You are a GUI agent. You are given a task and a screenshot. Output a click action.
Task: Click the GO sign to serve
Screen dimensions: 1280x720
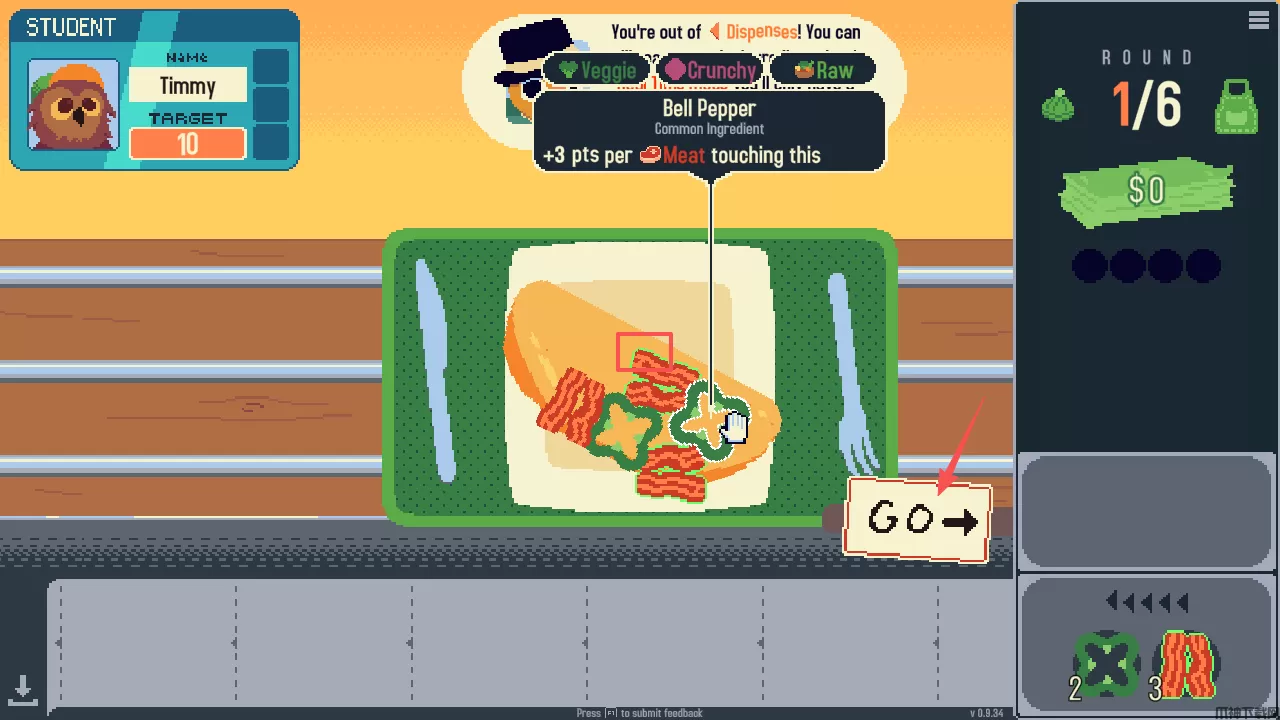click(x=918, y=518)
